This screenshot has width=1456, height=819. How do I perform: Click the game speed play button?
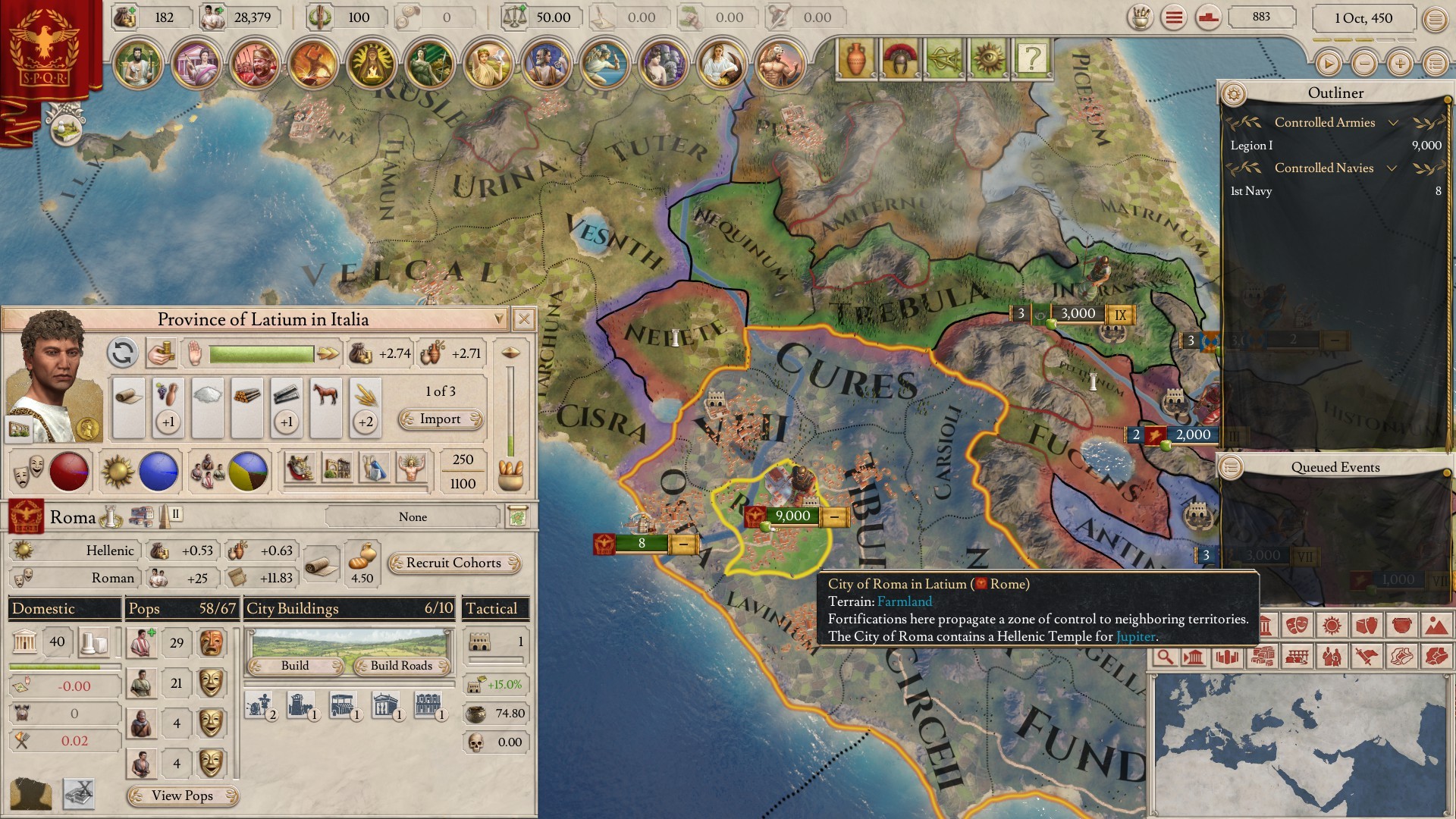tap(1328, 64)
